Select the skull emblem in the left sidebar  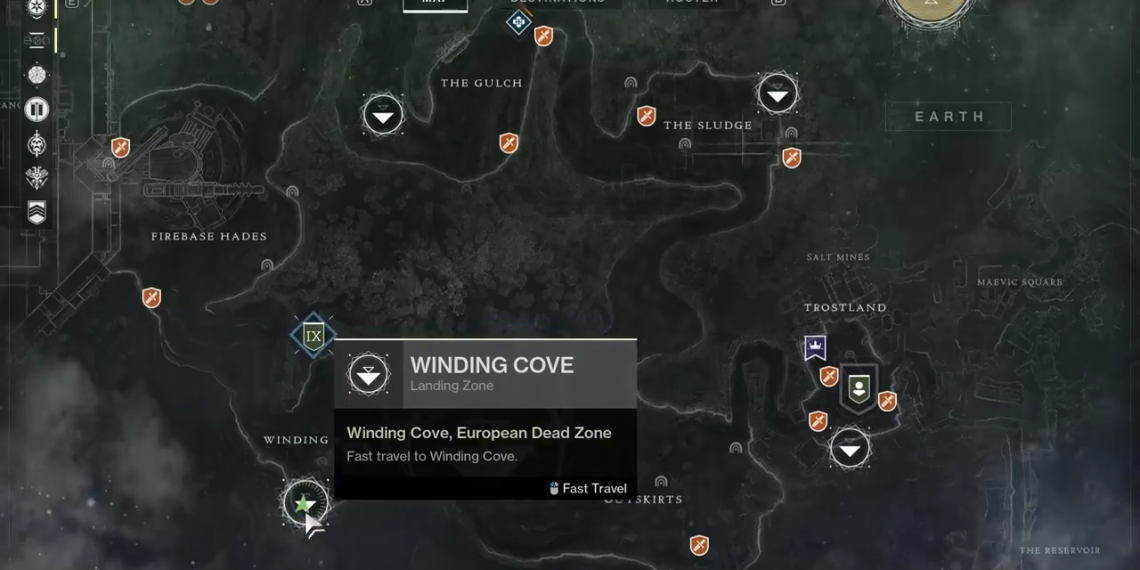(x=37, y=143)
